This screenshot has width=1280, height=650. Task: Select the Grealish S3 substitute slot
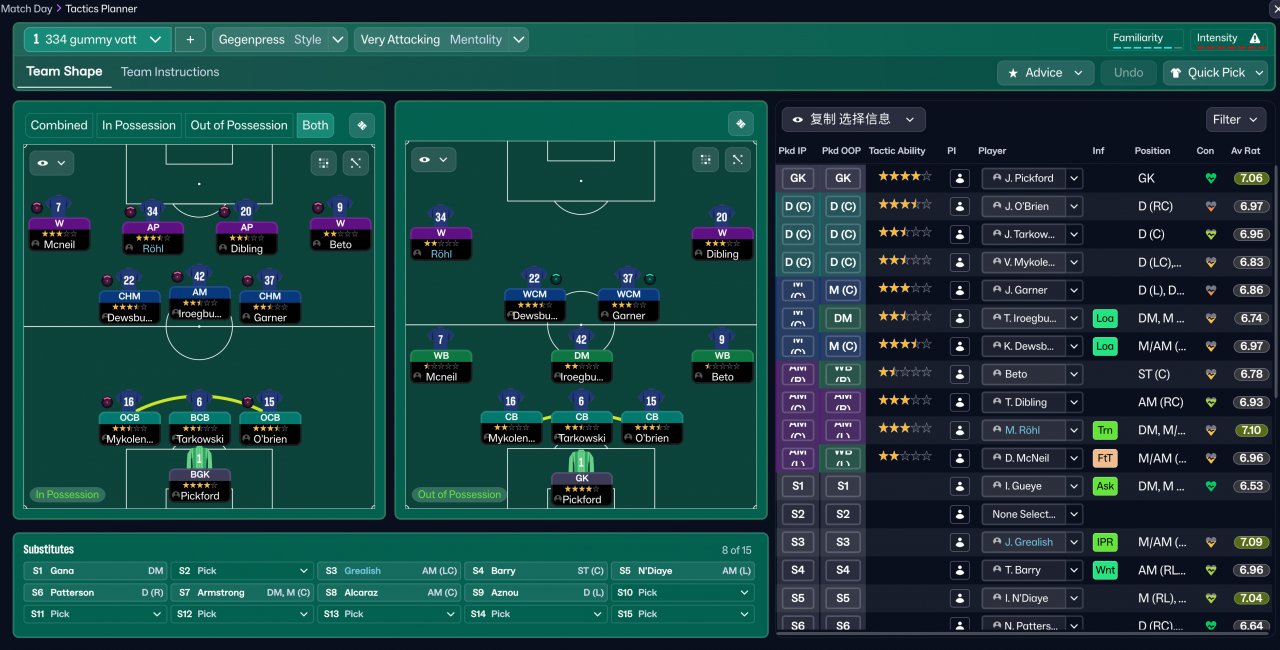387,571
